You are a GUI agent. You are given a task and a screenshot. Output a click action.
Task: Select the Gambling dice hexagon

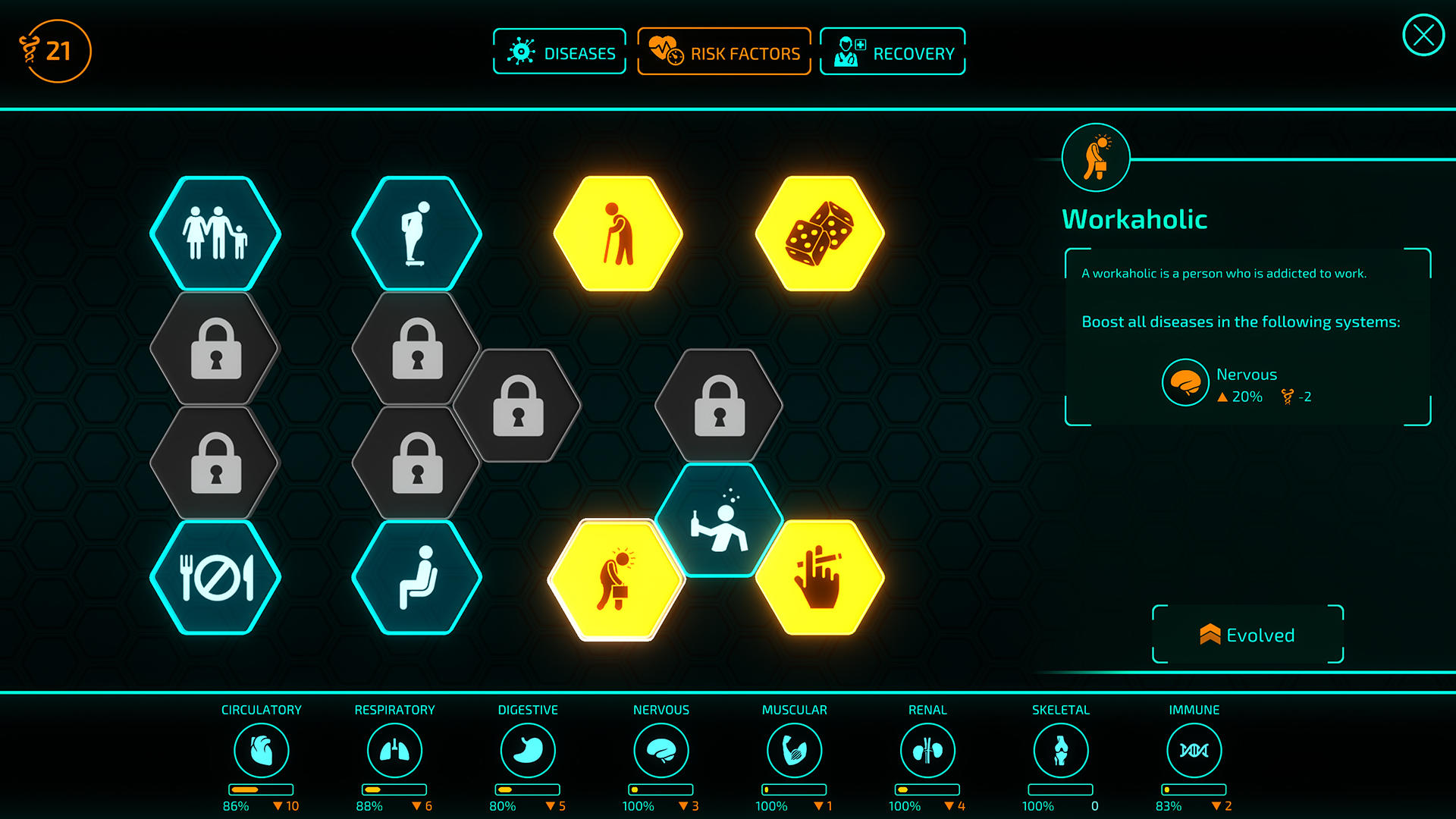click(821, 234)
